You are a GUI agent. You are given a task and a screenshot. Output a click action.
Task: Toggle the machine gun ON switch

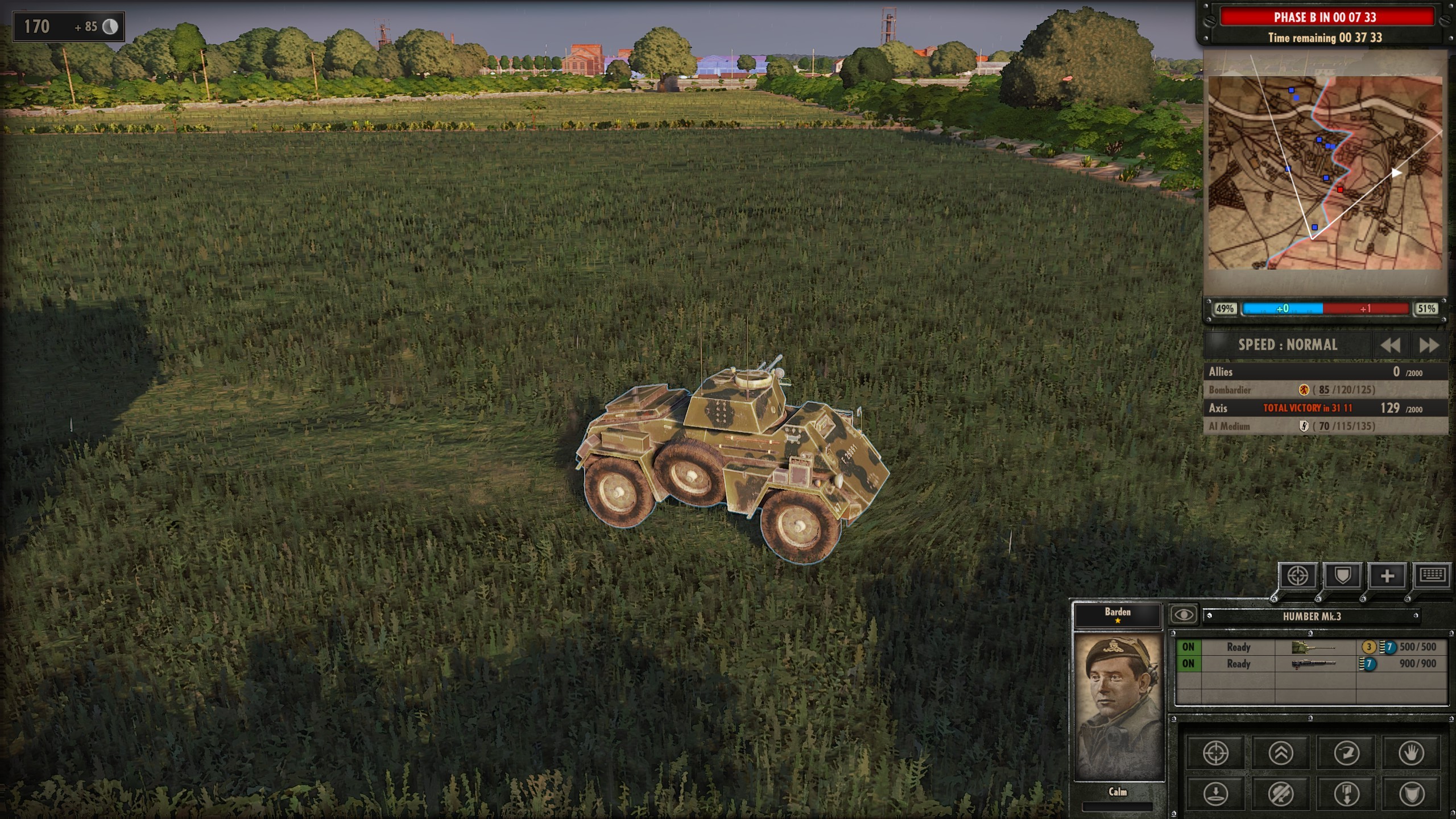pos(1188,664)
